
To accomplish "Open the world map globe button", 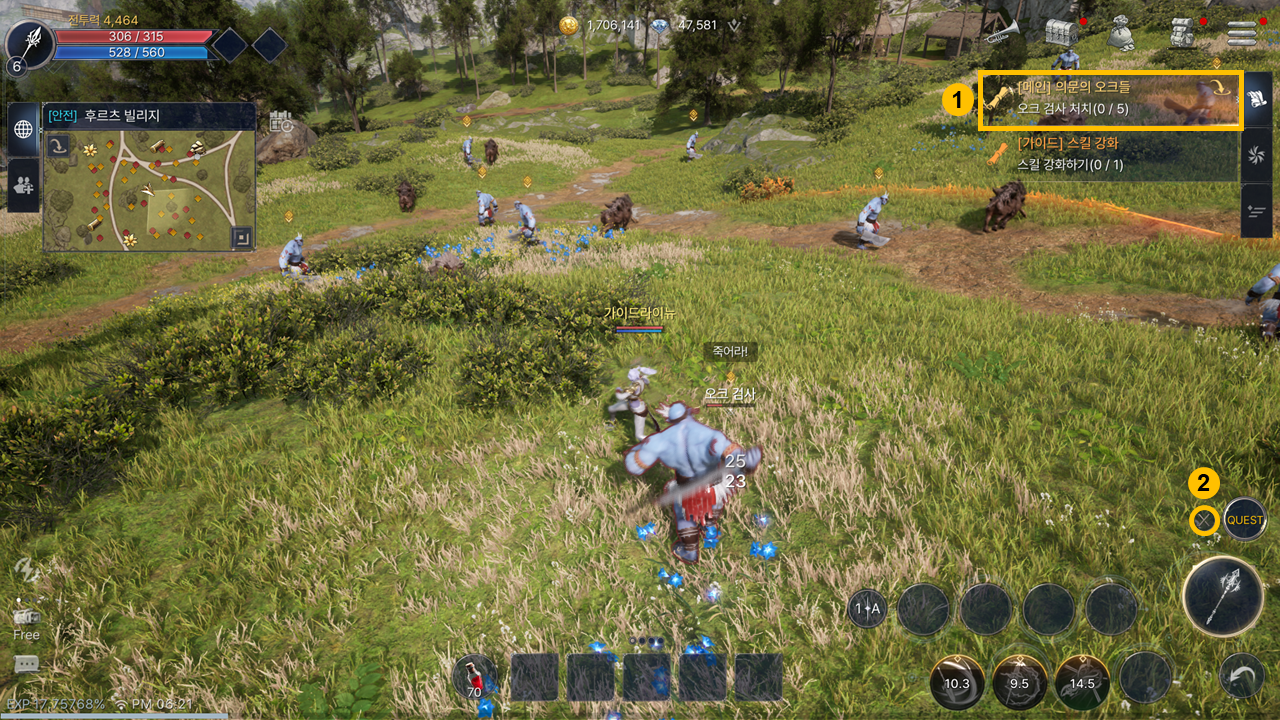I will (x=23, y=130).
